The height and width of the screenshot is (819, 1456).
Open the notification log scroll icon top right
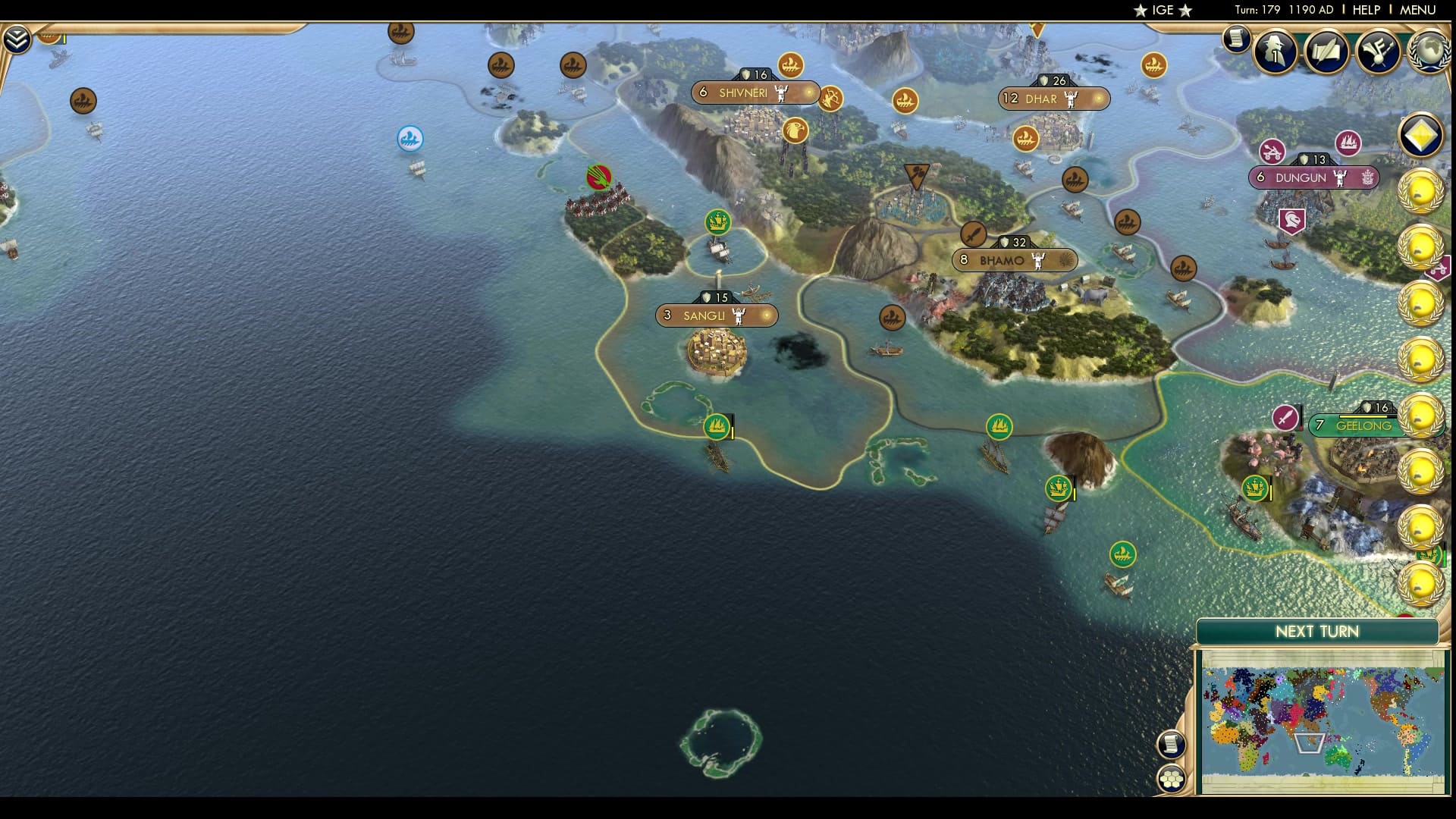point(1238,39)
